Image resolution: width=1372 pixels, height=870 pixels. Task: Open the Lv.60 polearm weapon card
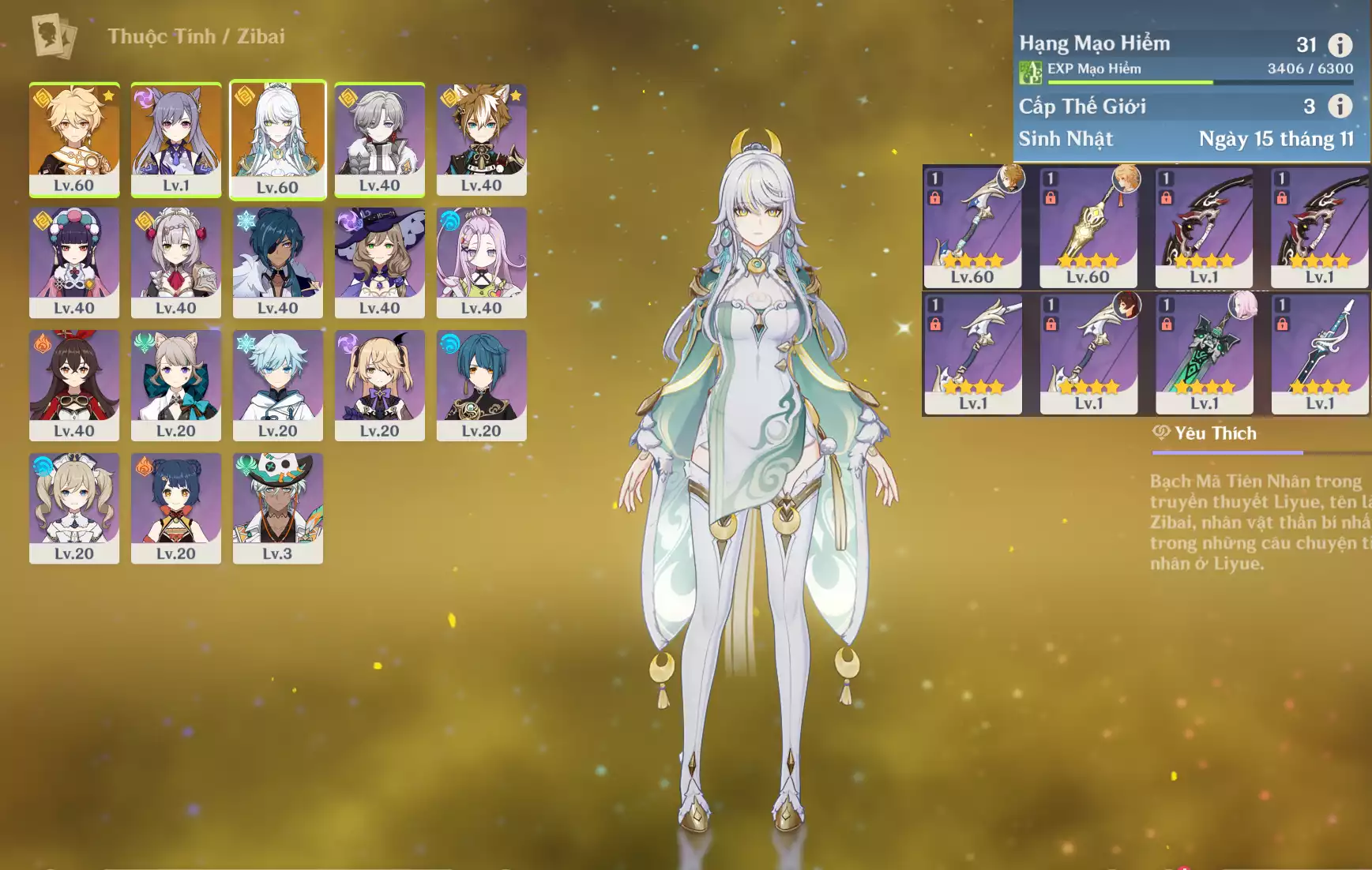coord(972,227)
